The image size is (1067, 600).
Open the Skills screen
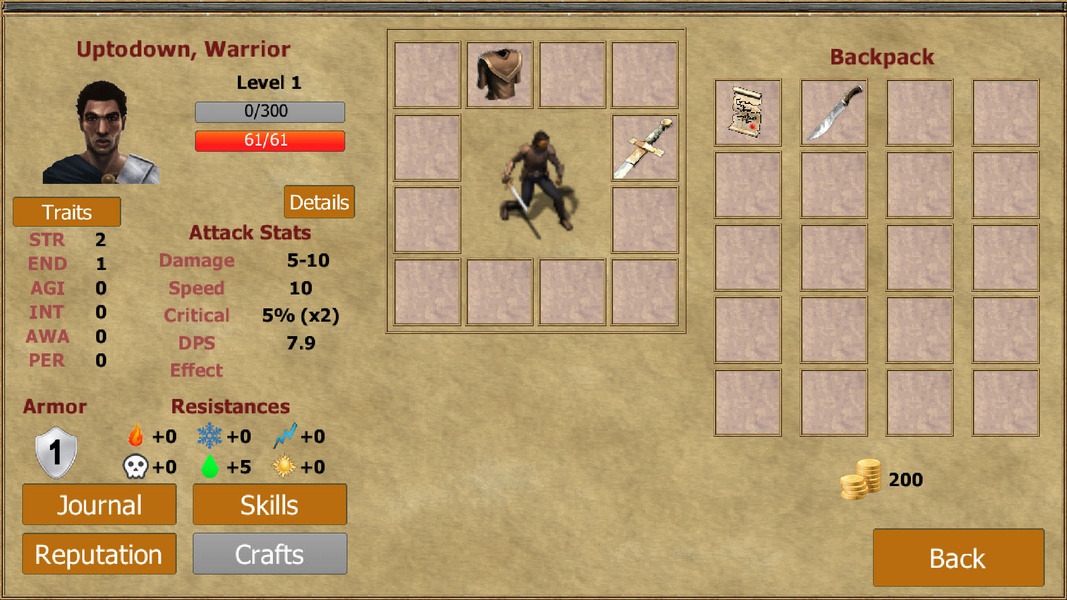(269, 505)
